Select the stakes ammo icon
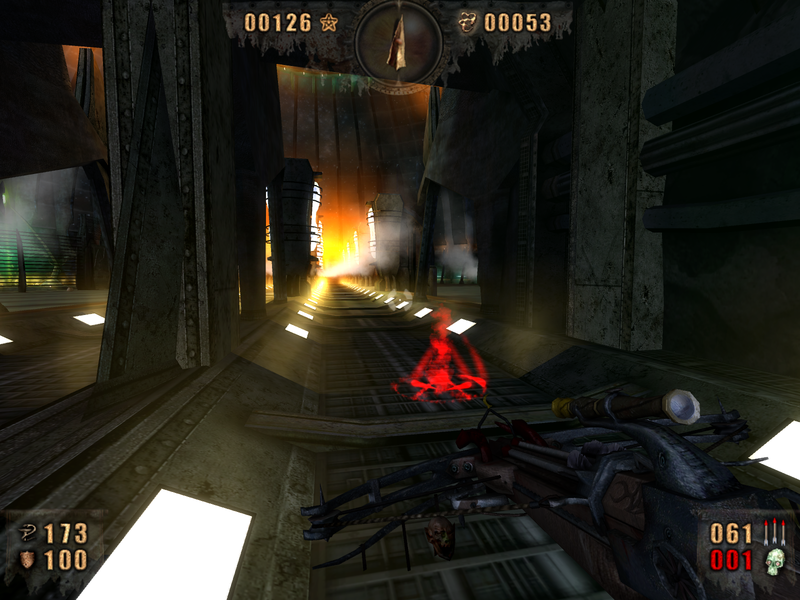This screenshot has height=600, width=800. click(773, 533)
